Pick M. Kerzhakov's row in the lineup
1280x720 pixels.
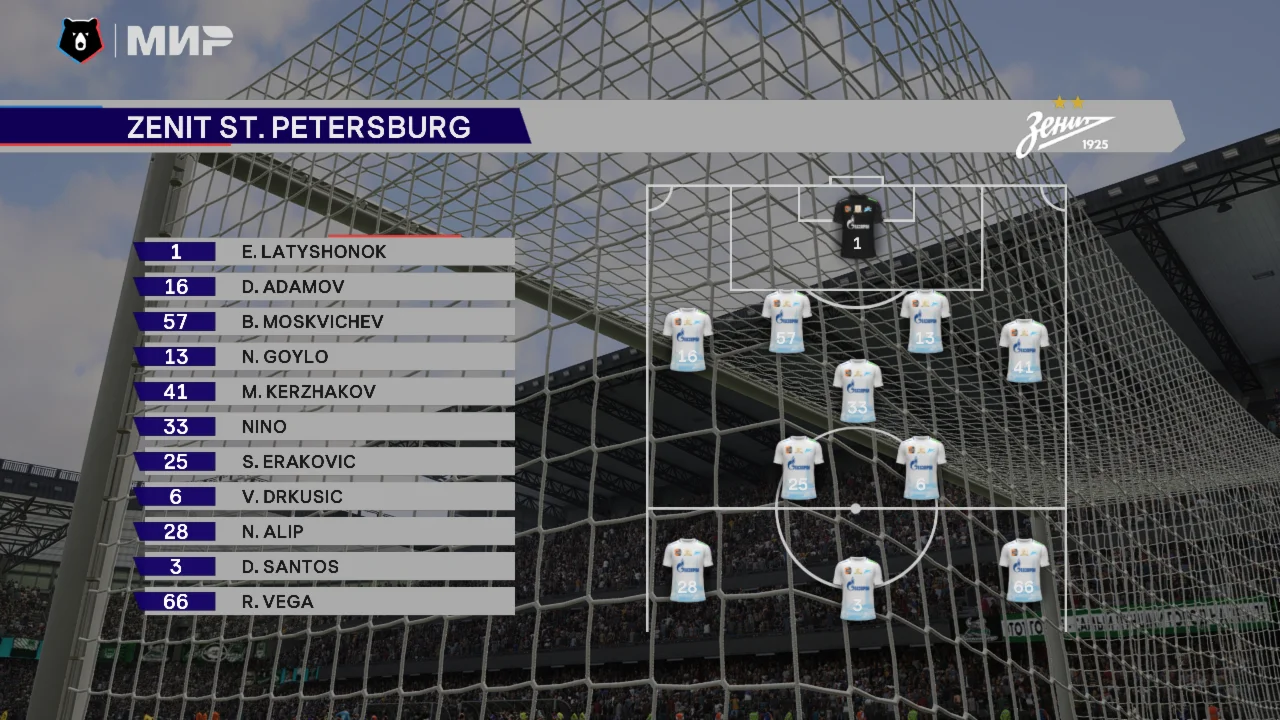[x=325, y=392]
